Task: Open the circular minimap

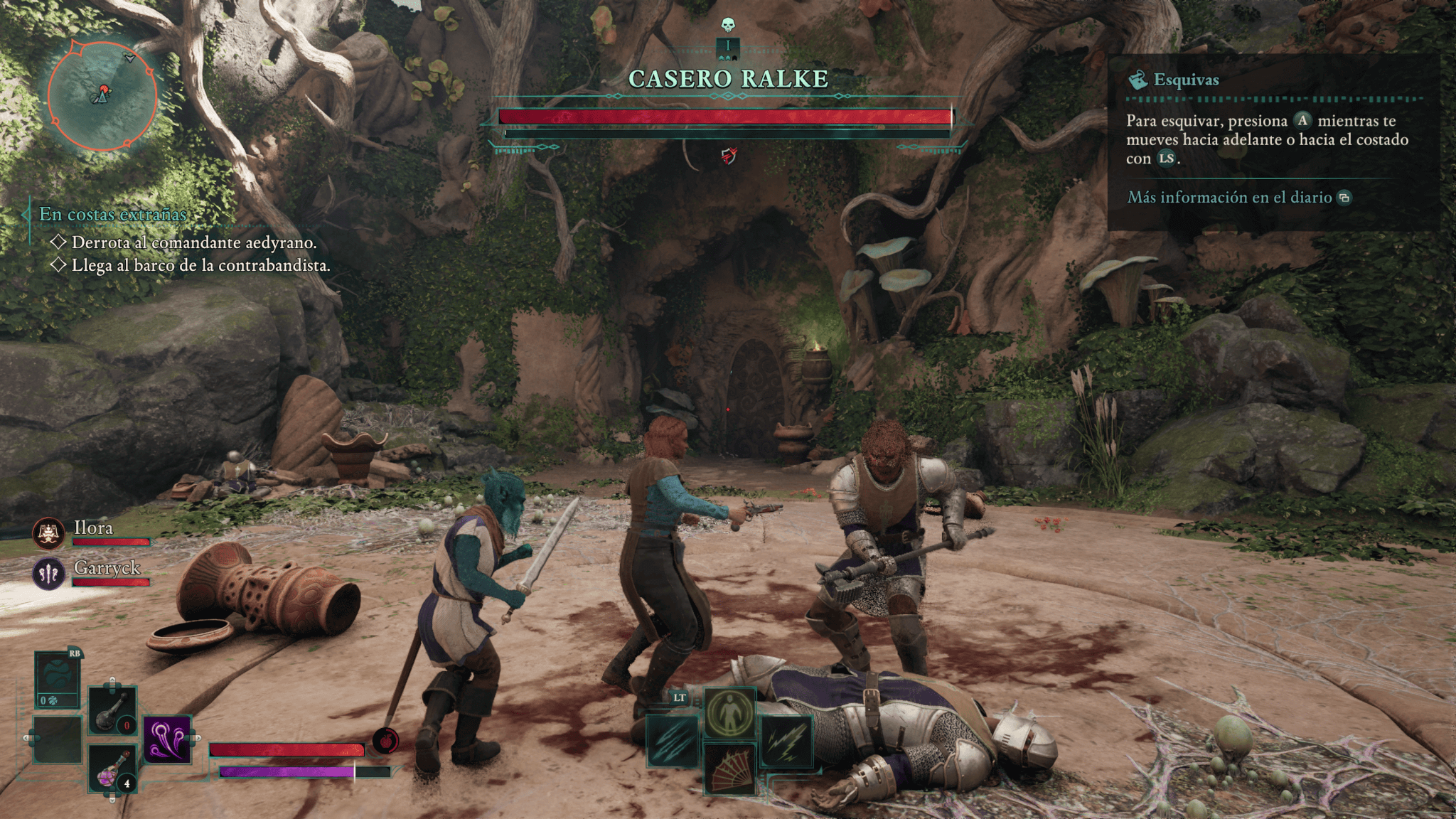Action: [102, 96]
